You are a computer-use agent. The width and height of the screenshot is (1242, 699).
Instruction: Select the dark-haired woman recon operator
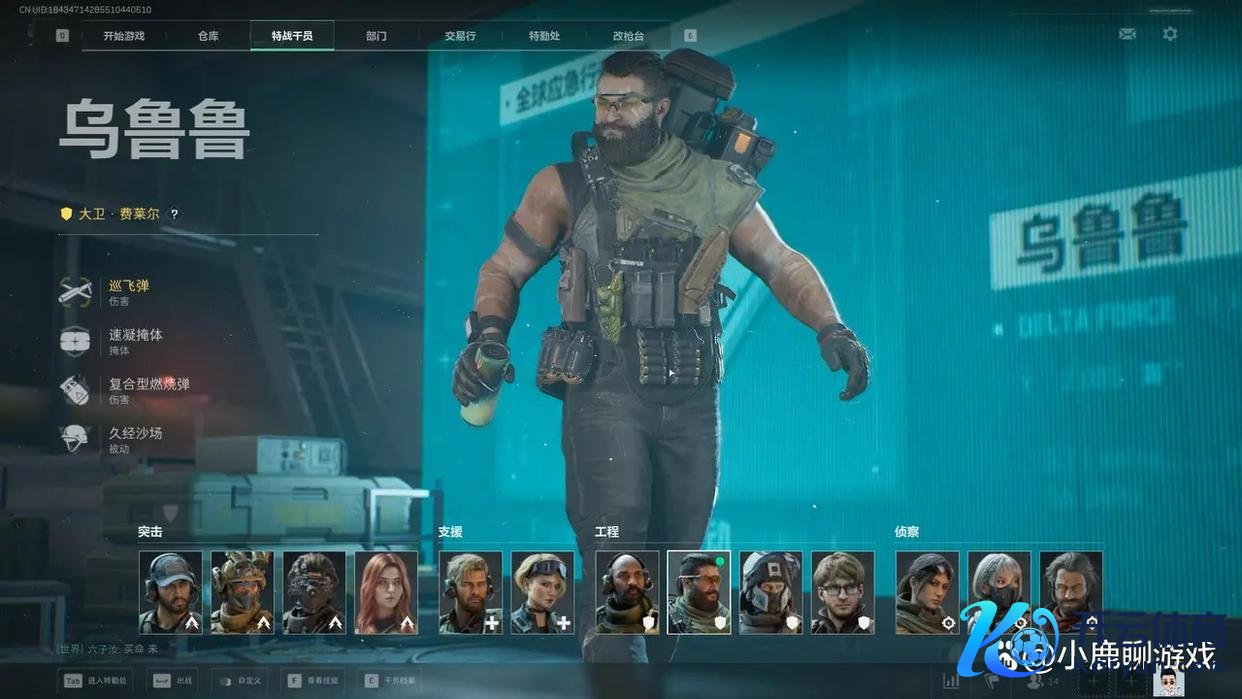click(x=926, y=592)
